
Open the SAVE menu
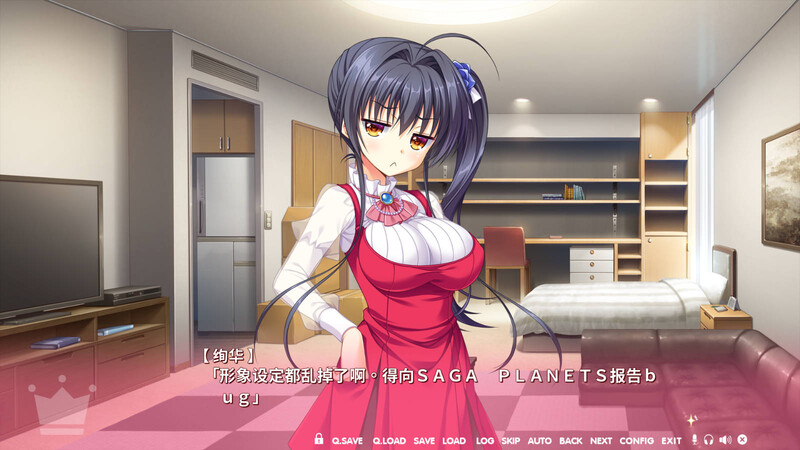click(424, 440)
